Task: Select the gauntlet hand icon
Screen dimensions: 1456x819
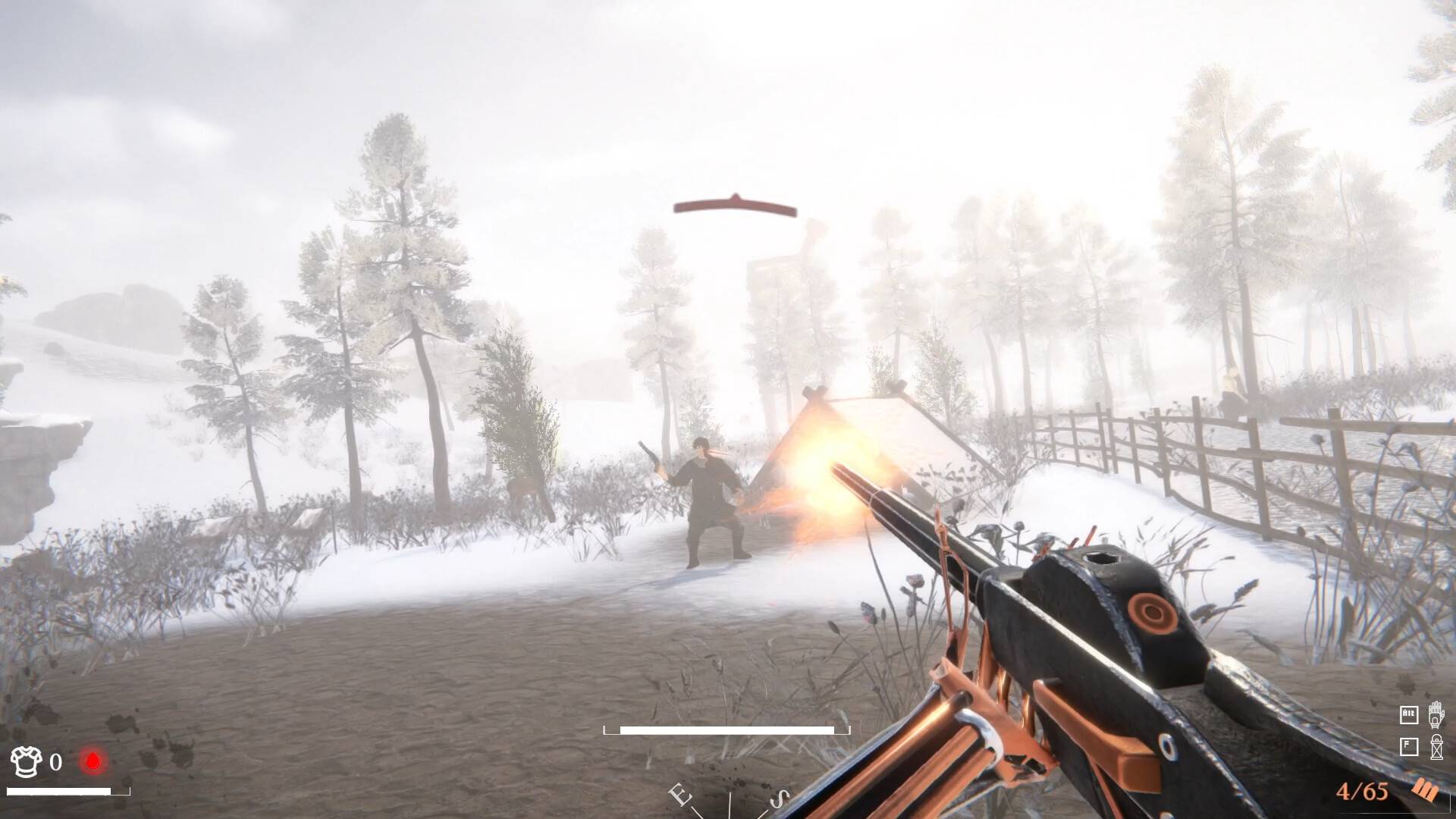Action: (1436, 714)
